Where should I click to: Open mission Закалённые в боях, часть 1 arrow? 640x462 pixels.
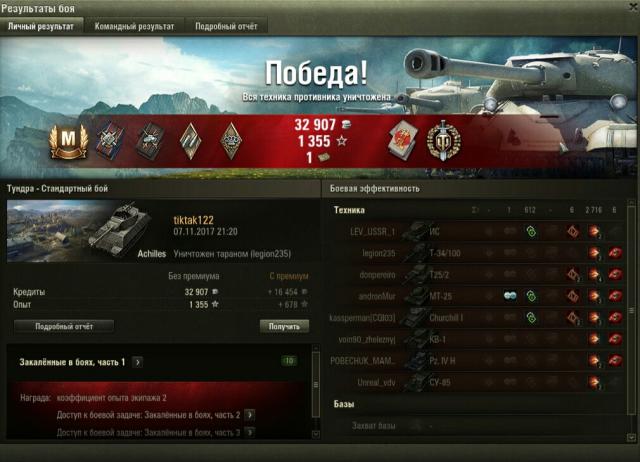tap(137, 362)
